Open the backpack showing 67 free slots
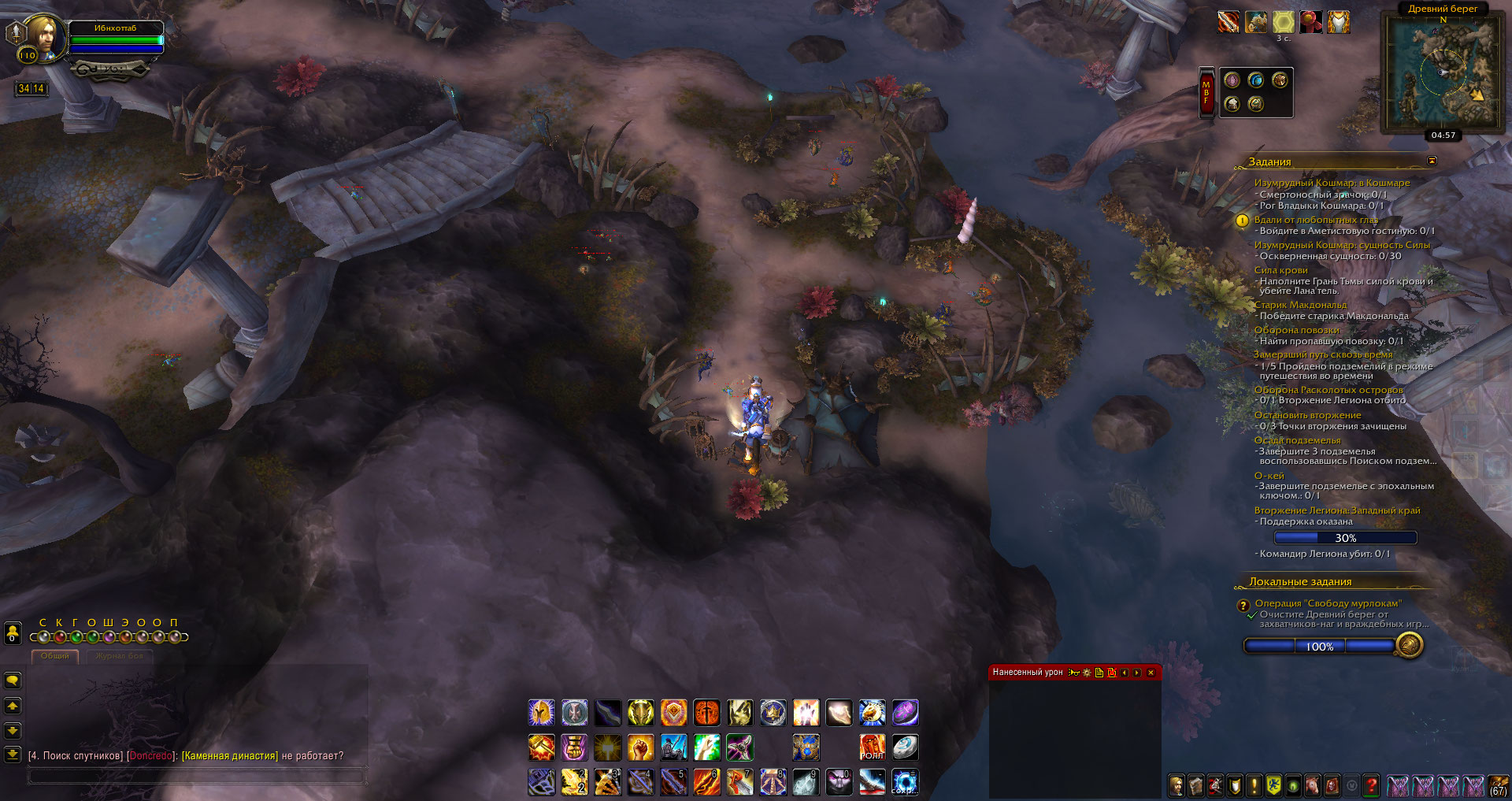Screen dimensions: 1512x801 click(x=1498, y=785)
